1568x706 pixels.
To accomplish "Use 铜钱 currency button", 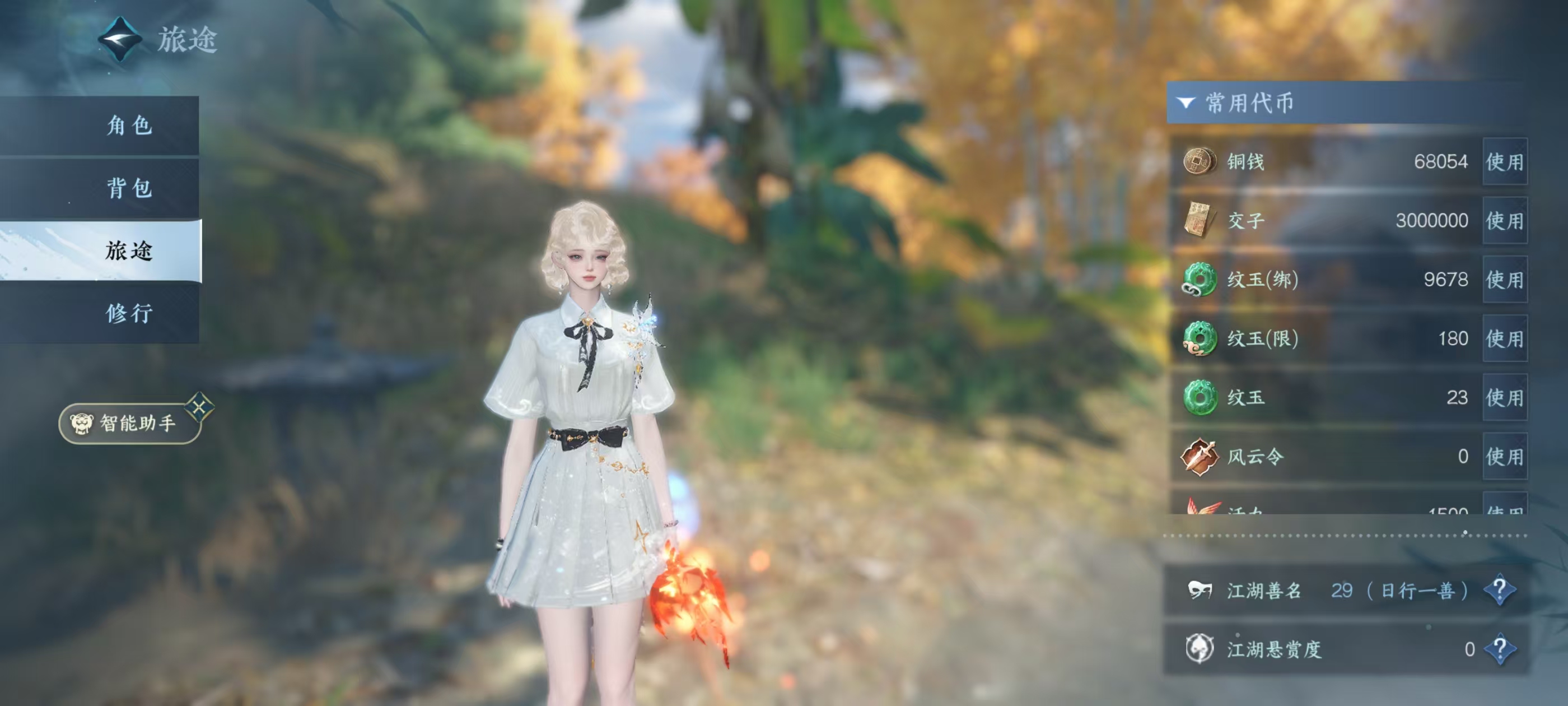I will pos(1504,162).
